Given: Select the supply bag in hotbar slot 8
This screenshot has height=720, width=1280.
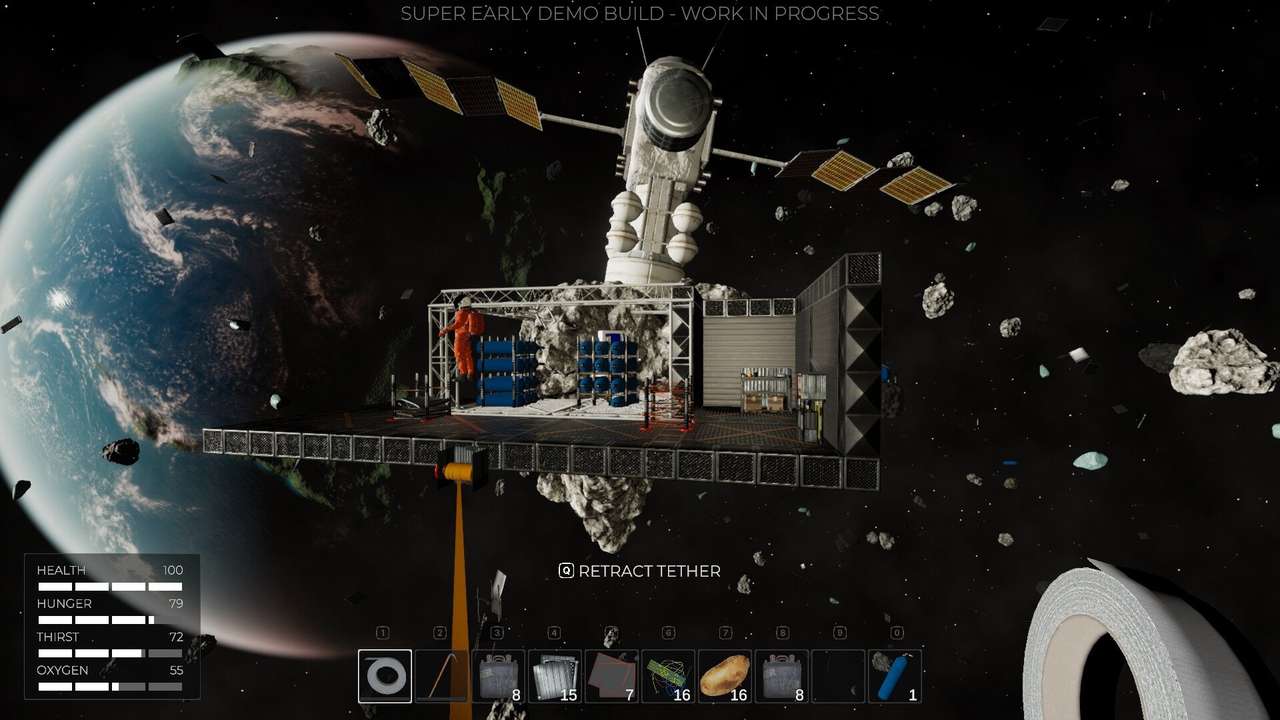Looking at the screenshot, I should (x=783, y=677).
